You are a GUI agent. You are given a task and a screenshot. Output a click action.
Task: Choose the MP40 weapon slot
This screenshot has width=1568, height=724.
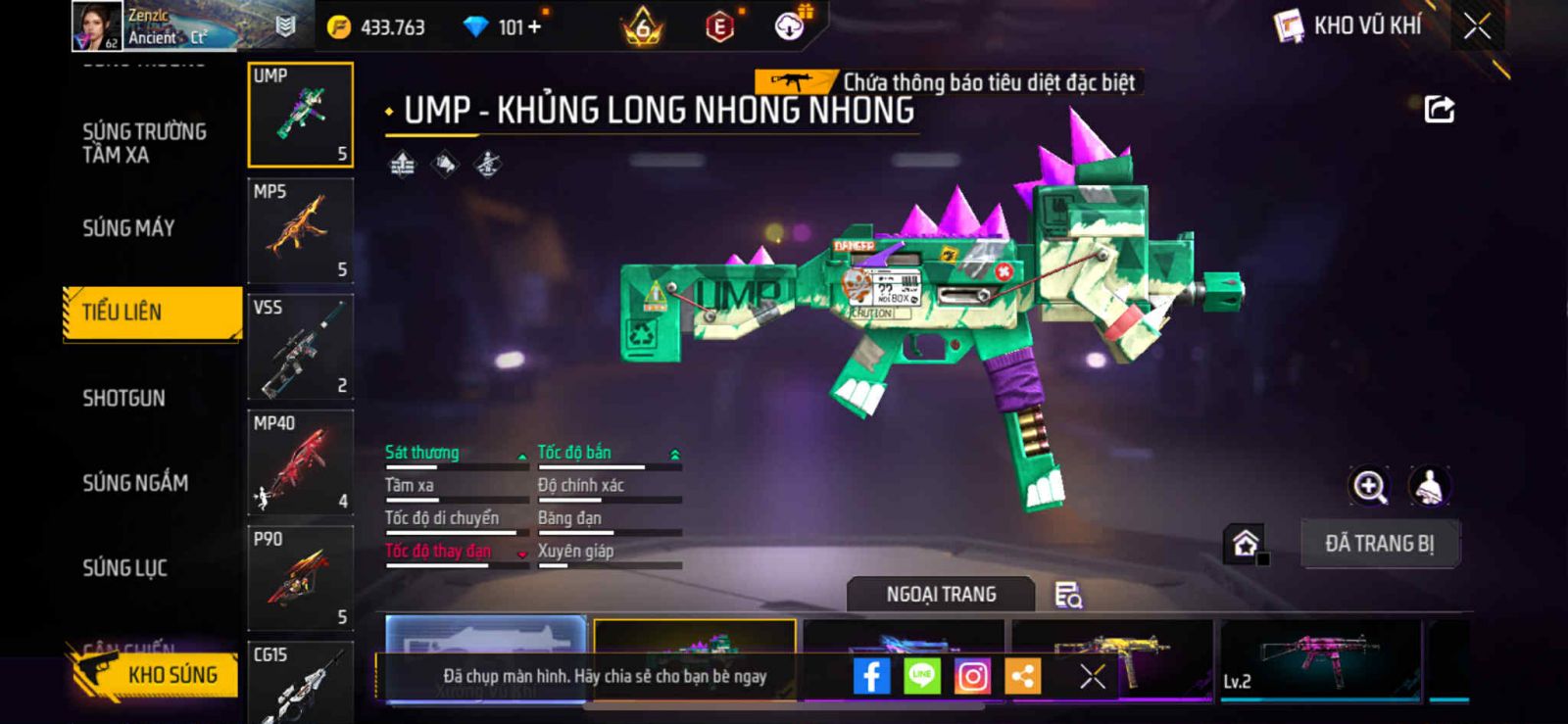pyautogui.click(x=300, y=462)
